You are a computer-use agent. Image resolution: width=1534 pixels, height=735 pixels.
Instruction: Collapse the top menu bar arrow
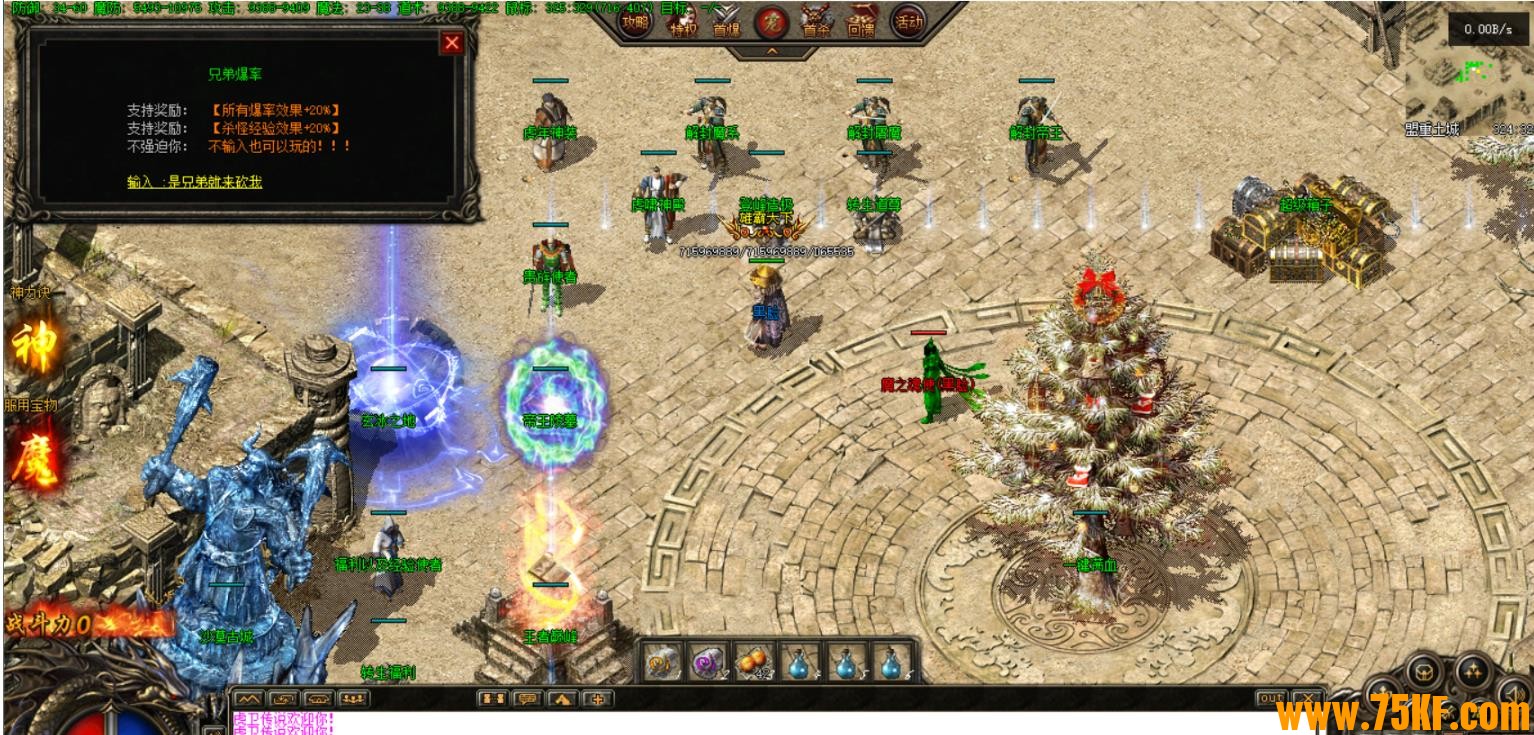770,50
